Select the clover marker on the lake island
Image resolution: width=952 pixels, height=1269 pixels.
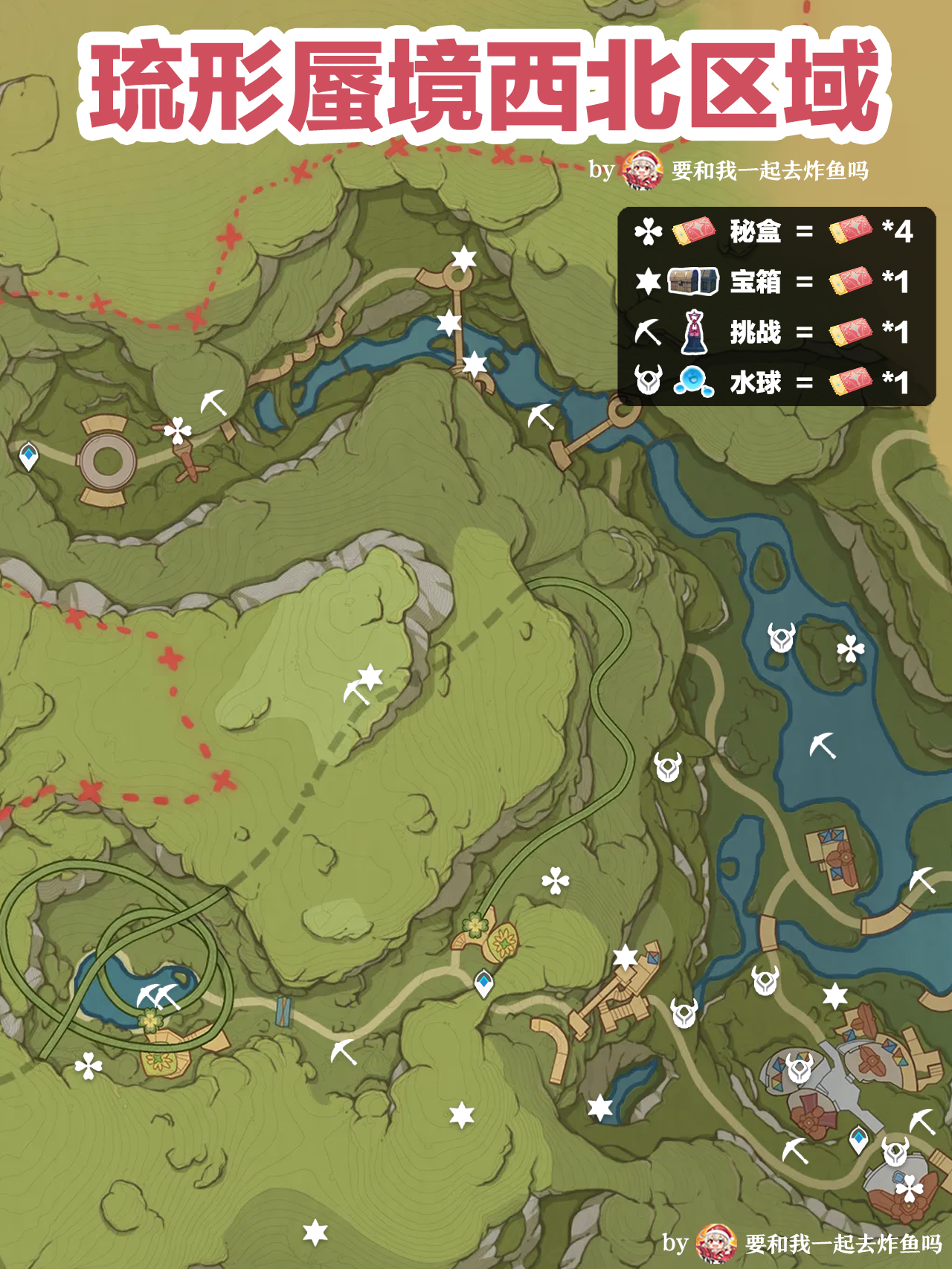pyautogui.click(x=850, y=649)
